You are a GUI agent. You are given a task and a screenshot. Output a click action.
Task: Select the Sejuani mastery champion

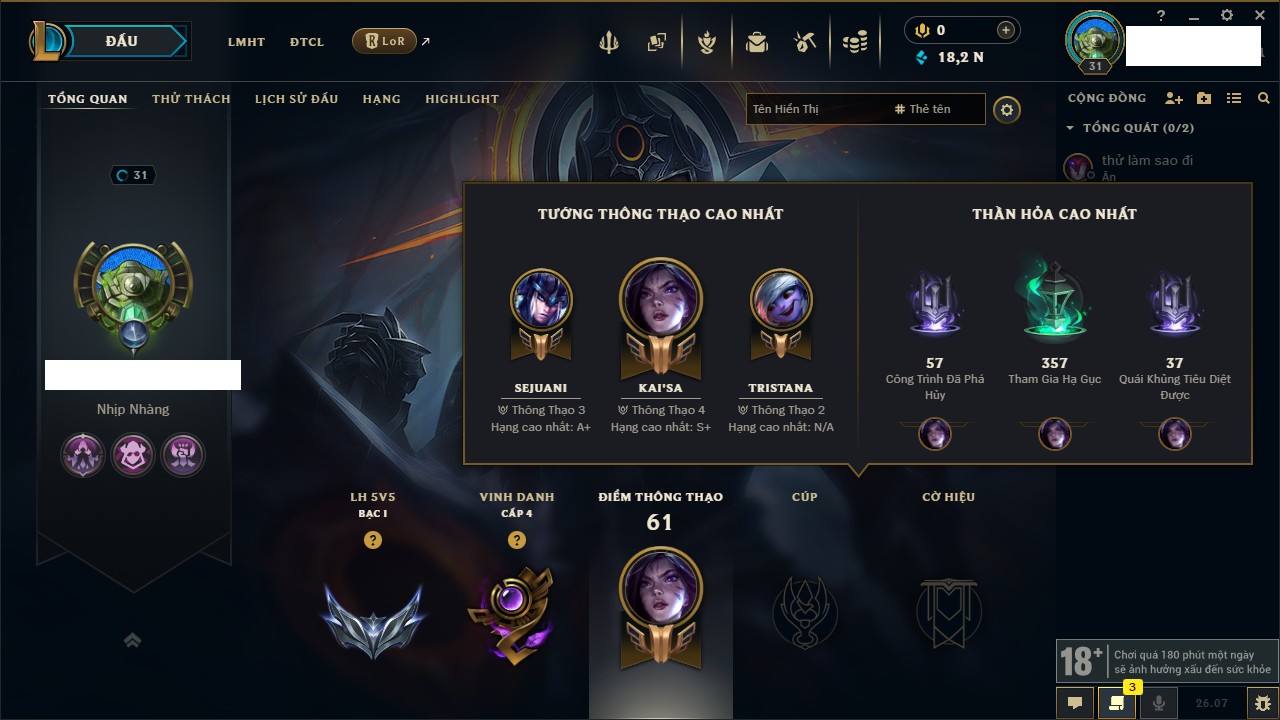pos(541,300)
